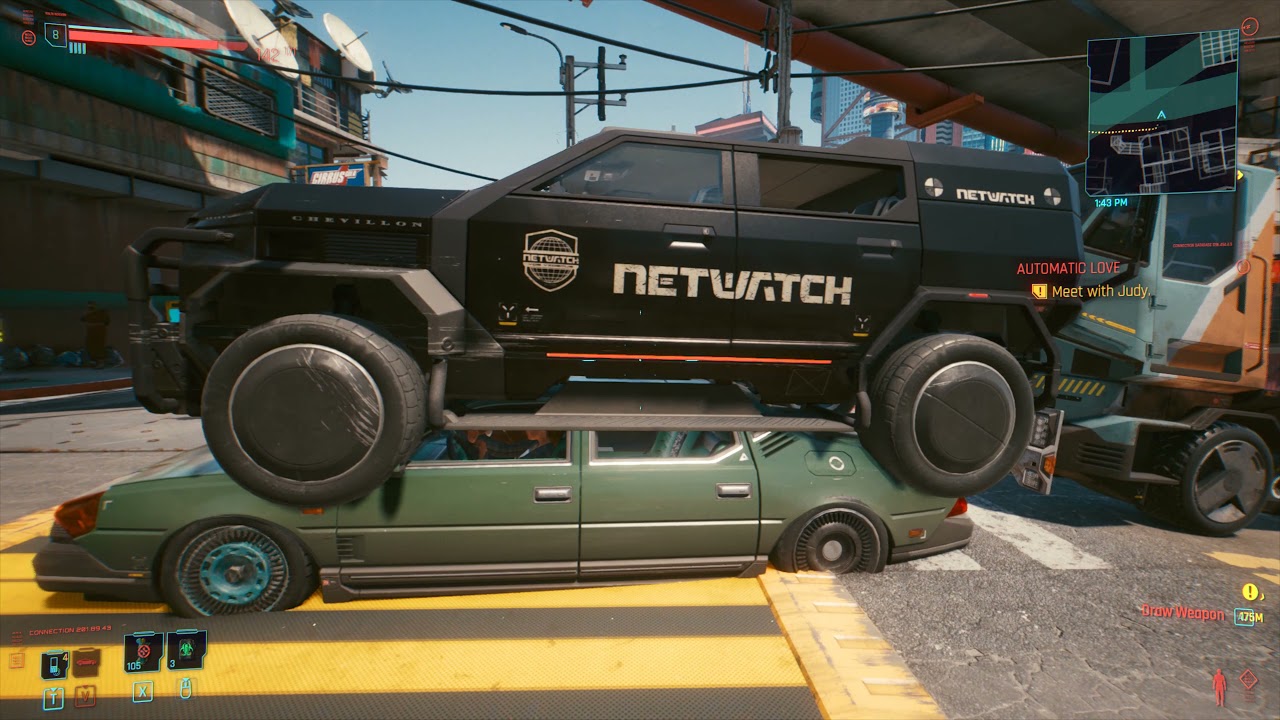This screenshot has width=1280, height=720.
Task: Click the V keybind icon for vehicle call
Action: (85, 696)
